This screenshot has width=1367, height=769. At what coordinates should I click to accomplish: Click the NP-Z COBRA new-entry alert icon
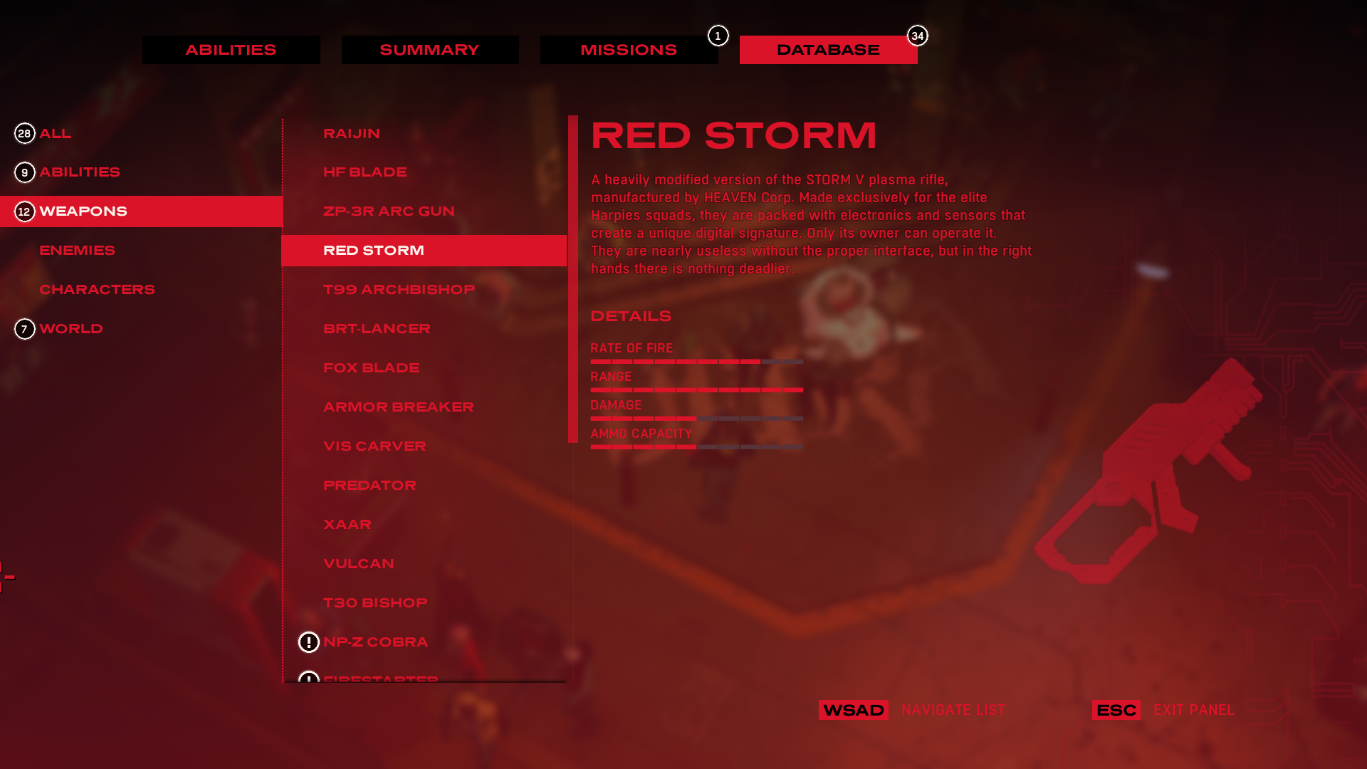tap(310, 641)
